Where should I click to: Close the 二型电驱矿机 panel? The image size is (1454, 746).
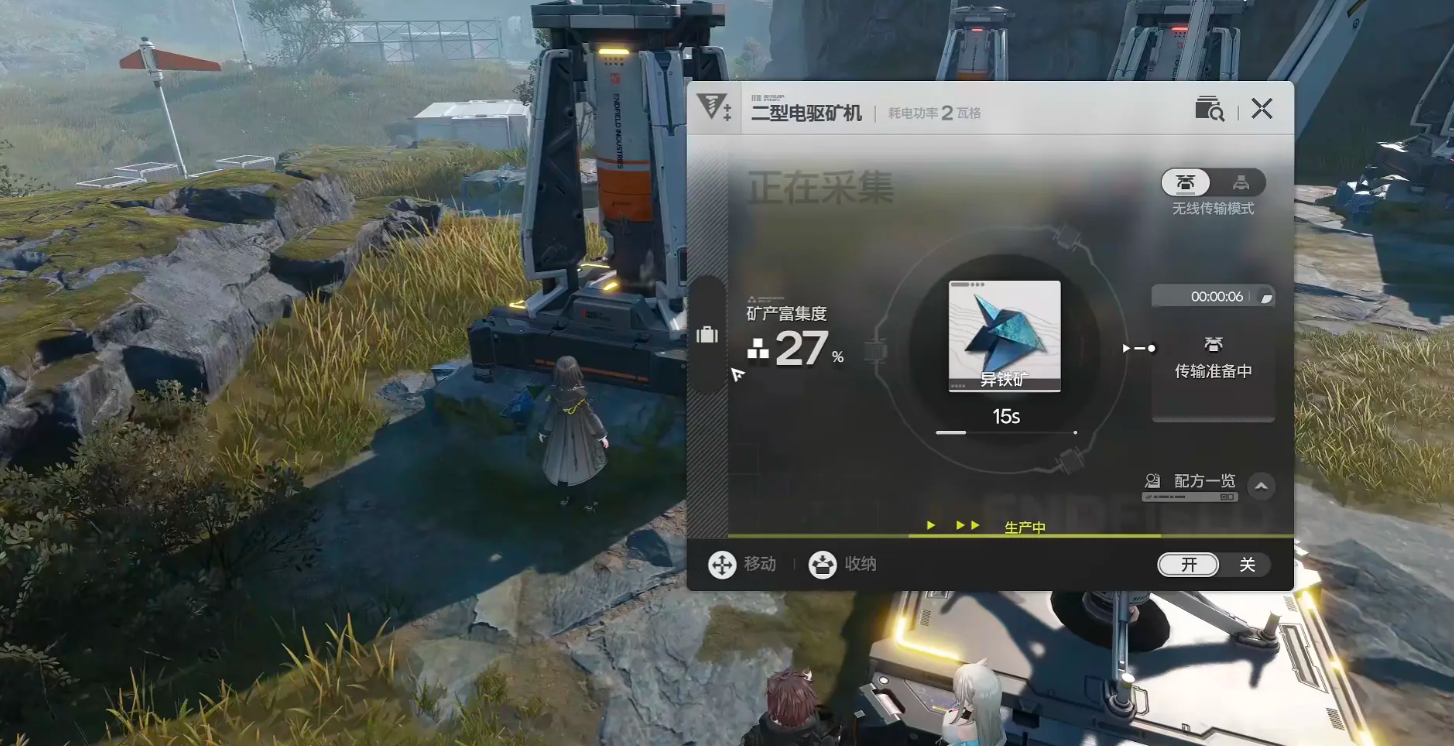pyautogui.click(x=1262, y=109)
